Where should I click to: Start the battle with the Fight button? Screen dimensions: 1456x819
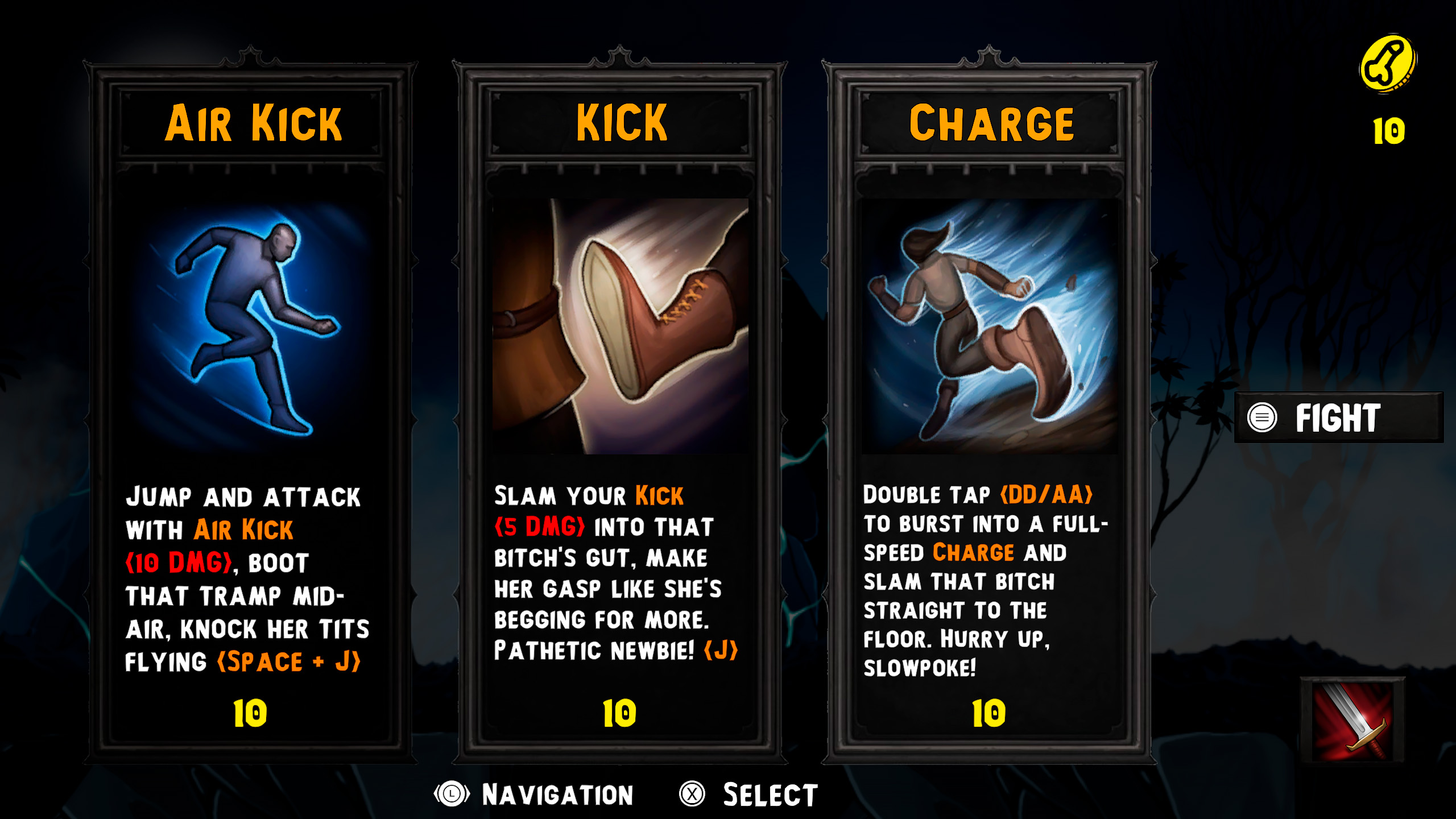click(x=1338, y=418)
